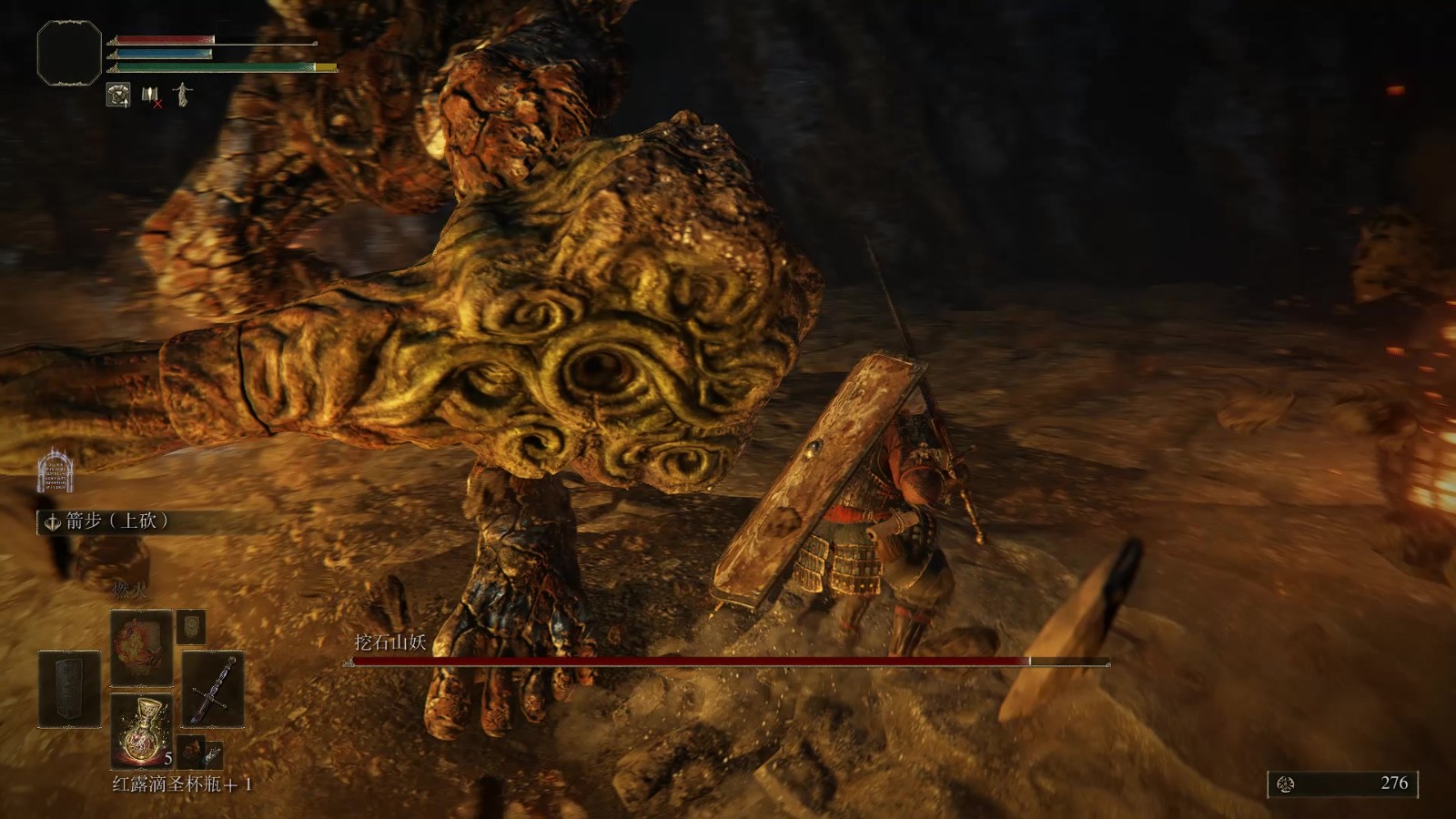
Task: Click the map-disabled status icon with red X
Action: 151,96
